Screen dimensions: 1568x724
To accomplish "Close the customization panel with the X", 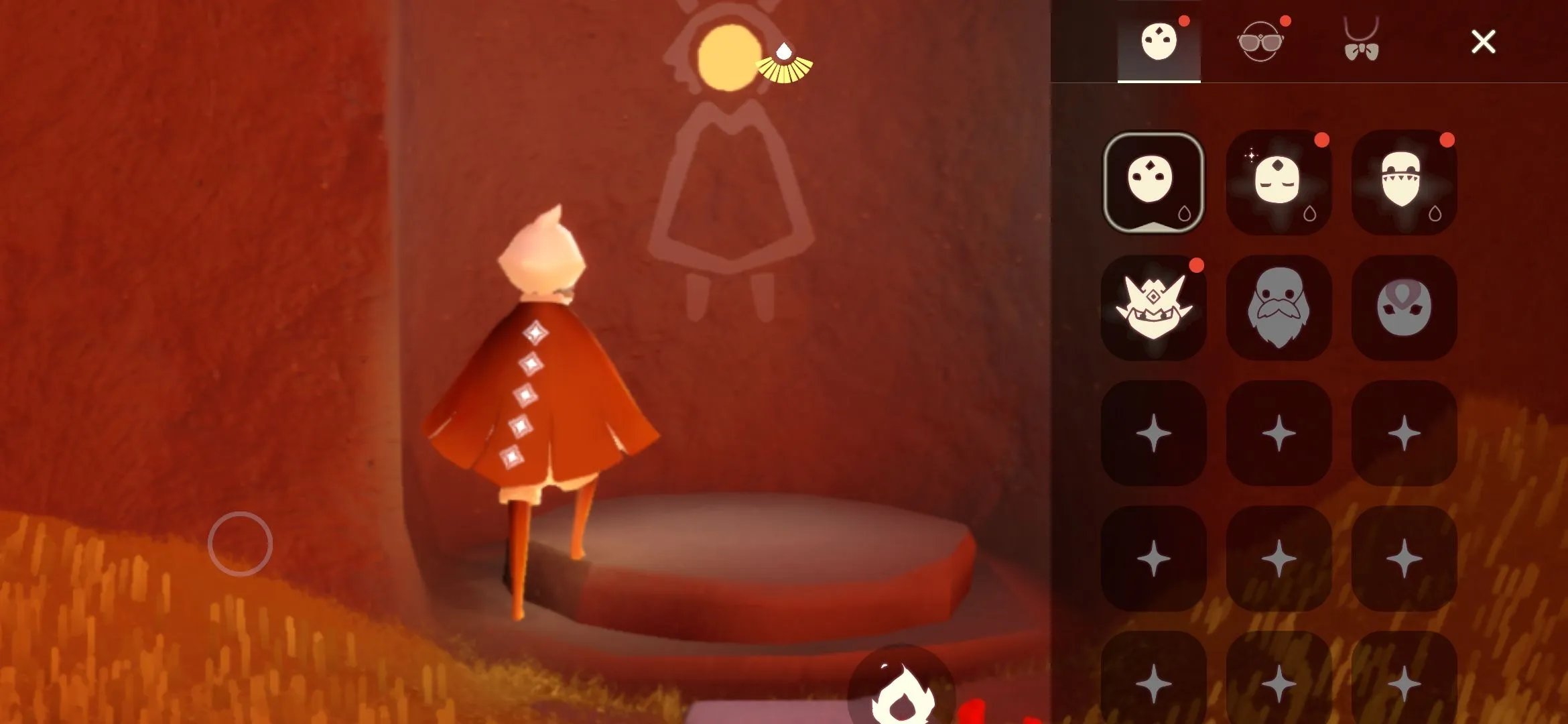I will (x=1484, y=42).
